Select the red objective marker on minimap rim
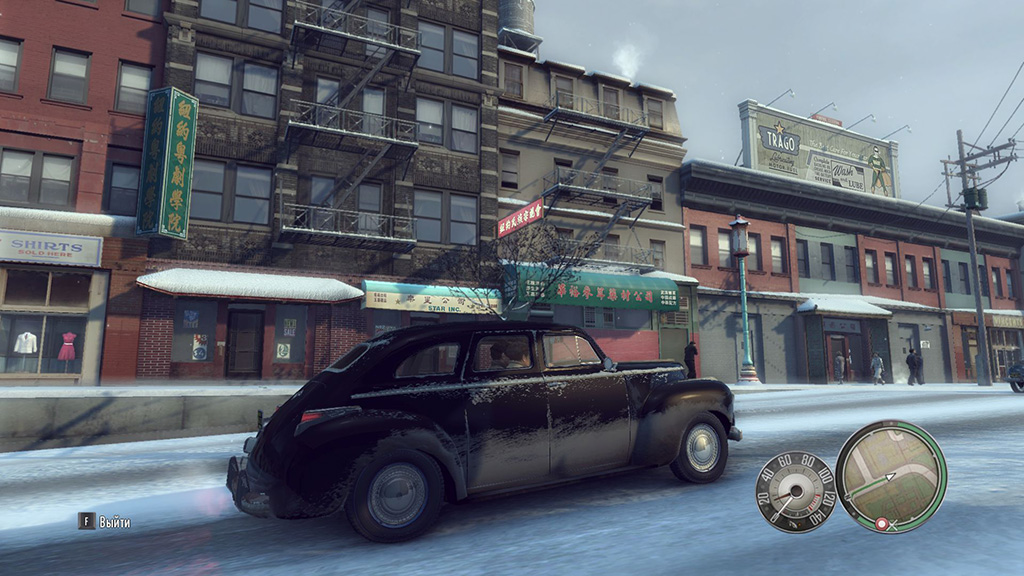Image resolution: width=1024 pixels, height=576 pixels. click(x=881, y=523)
